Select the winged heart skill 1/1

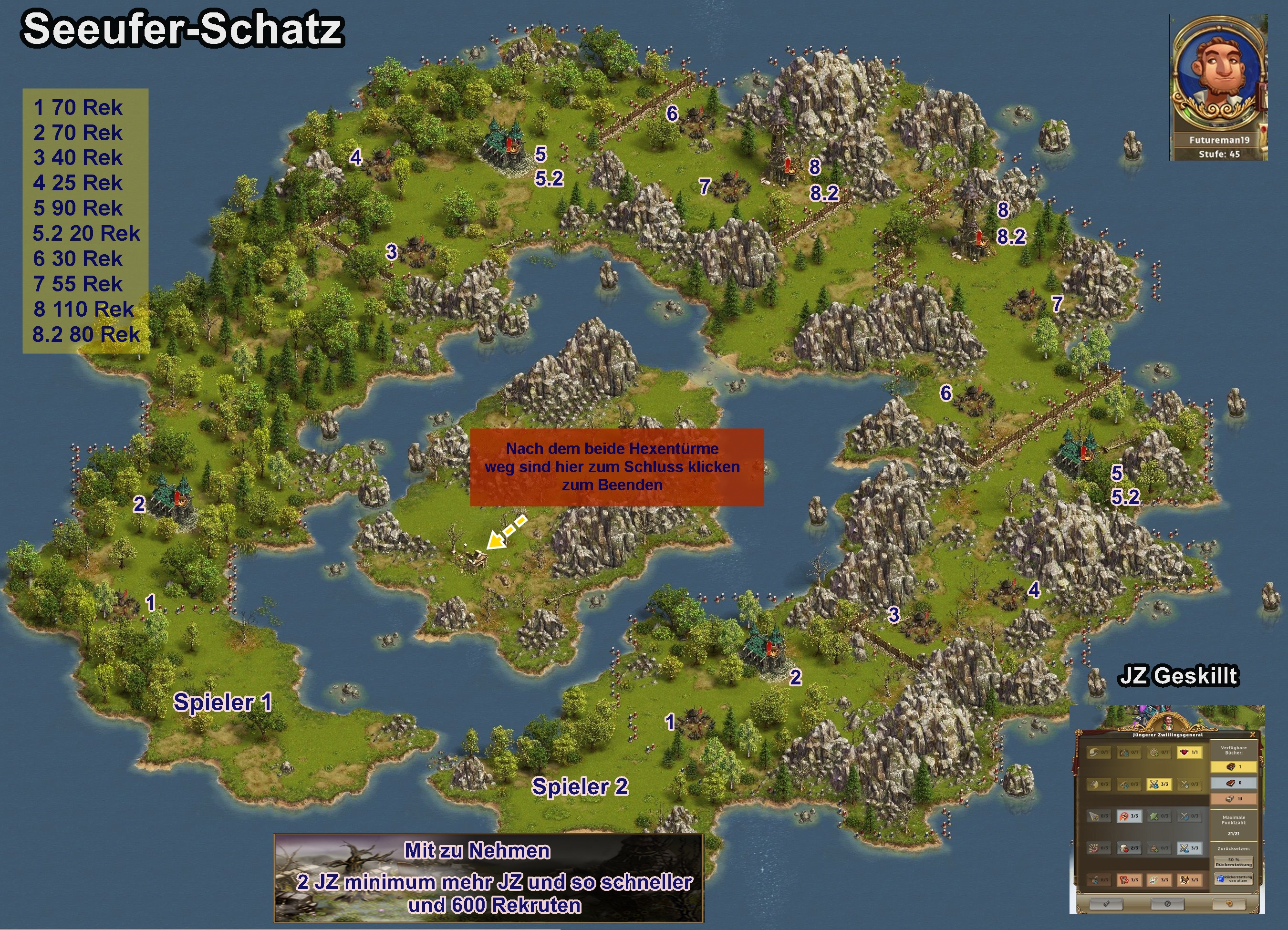pyautogui.click(x=1189, y=752)
